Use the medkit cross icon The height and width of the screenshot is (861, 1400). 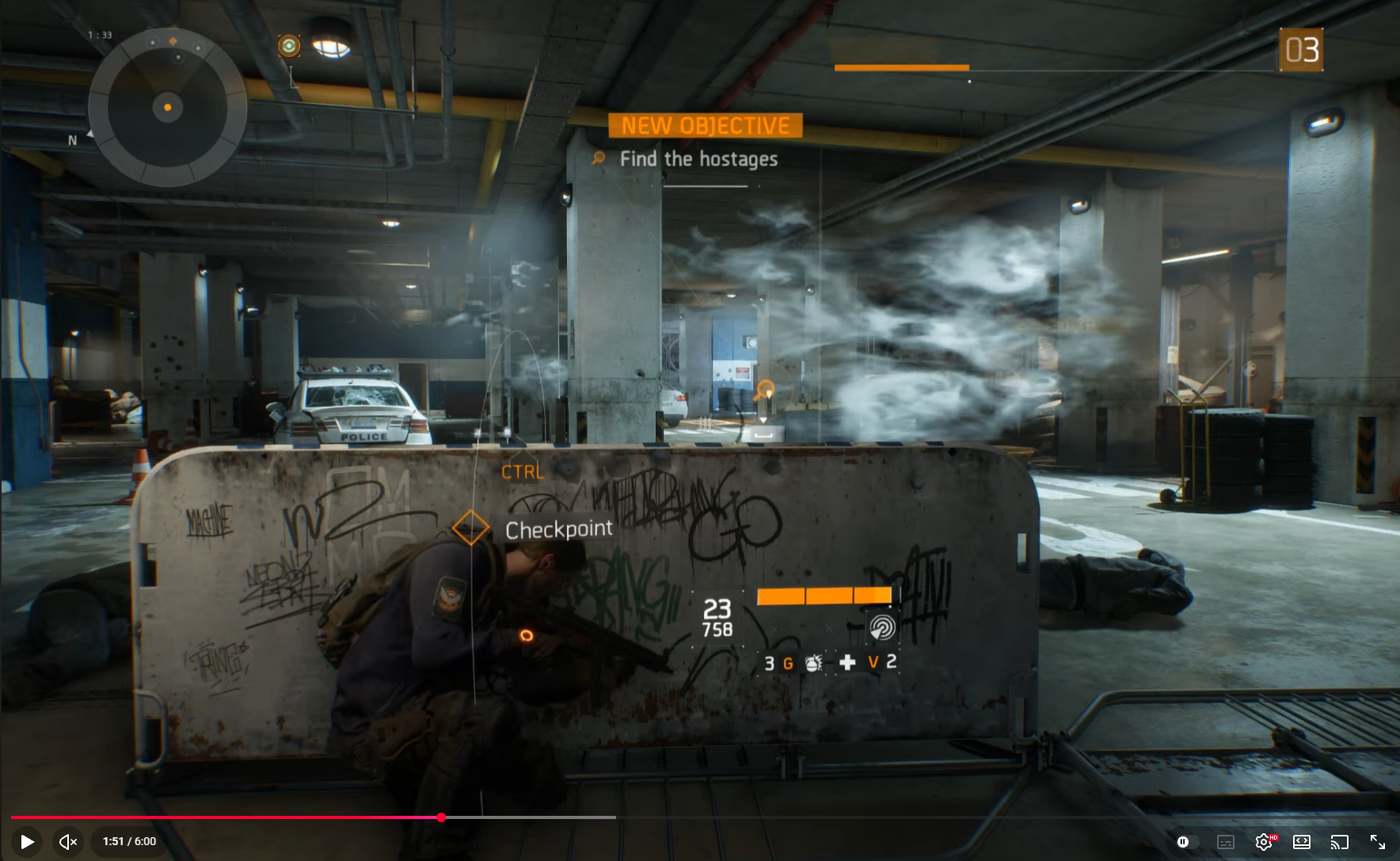coord(846,662)
